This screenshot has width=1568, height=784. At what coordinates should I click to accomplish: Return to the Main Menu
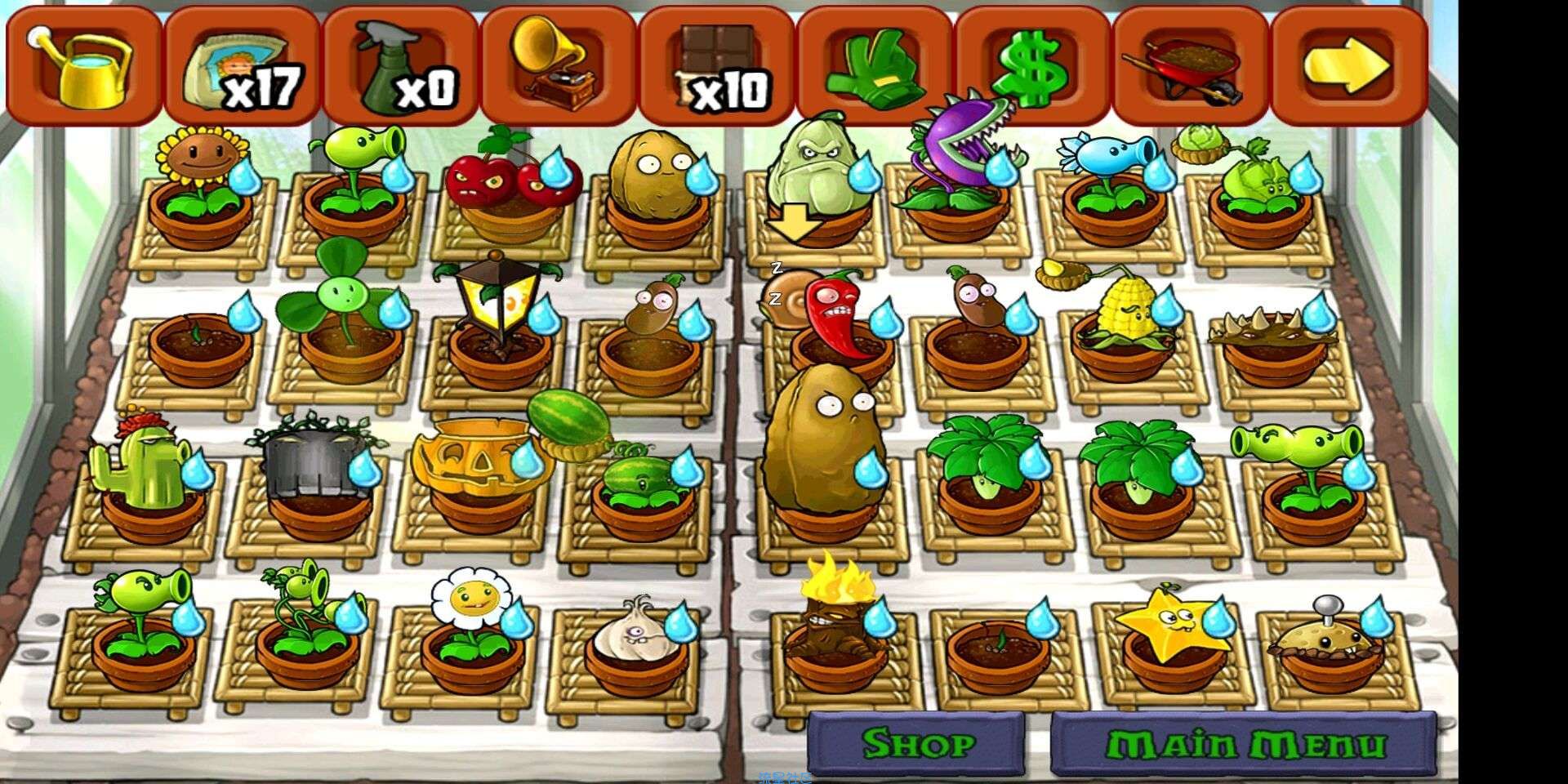[x=1244, y=743]
